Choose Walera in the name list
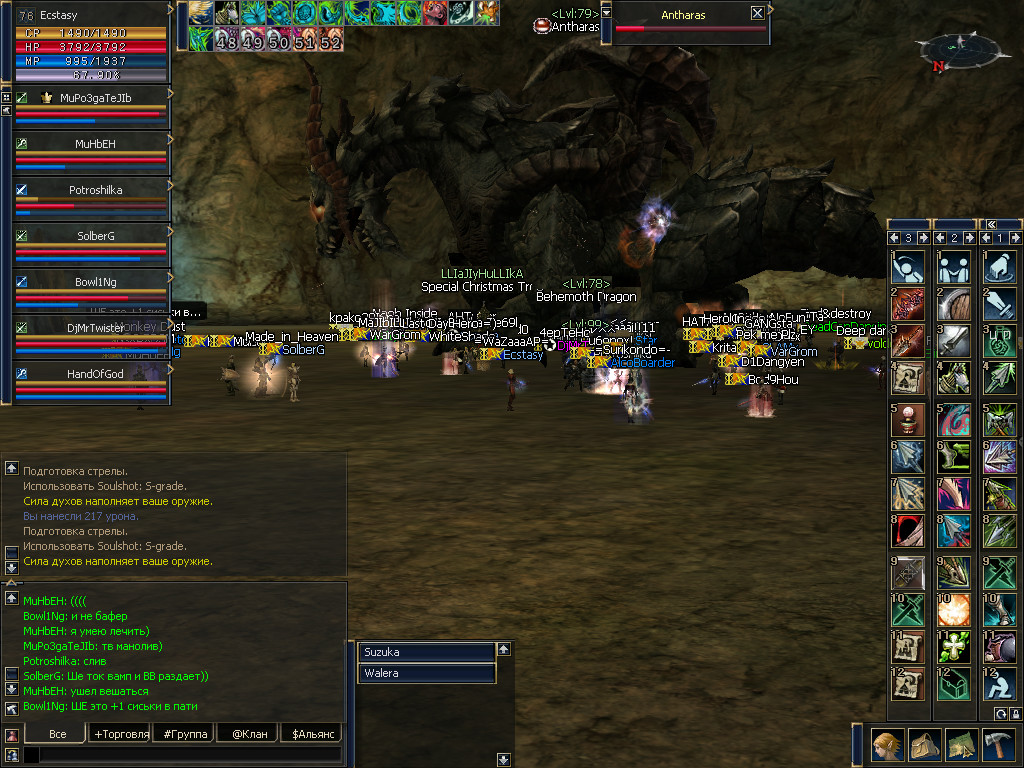 (x=427, y=673)
